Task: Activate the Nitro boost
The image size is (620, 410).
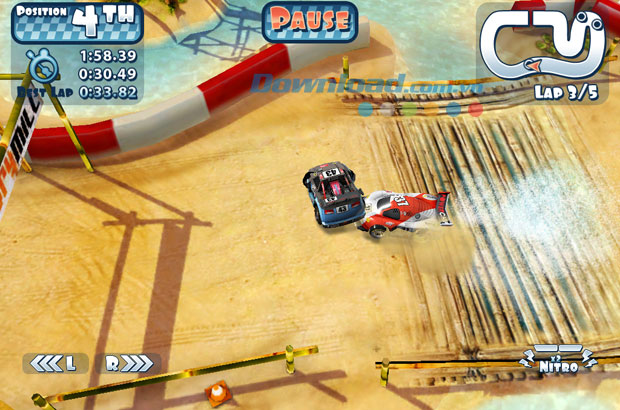Action: (x=558, y=361)
